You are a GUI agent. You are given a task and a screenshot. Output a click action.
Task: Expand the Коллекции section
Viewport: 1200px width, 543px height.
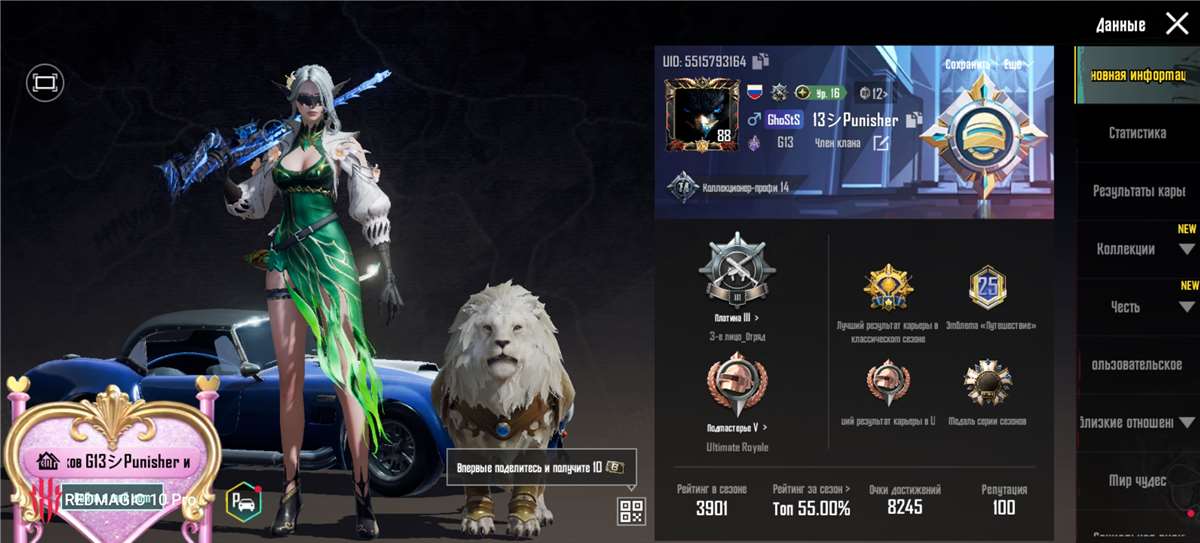1187,249
